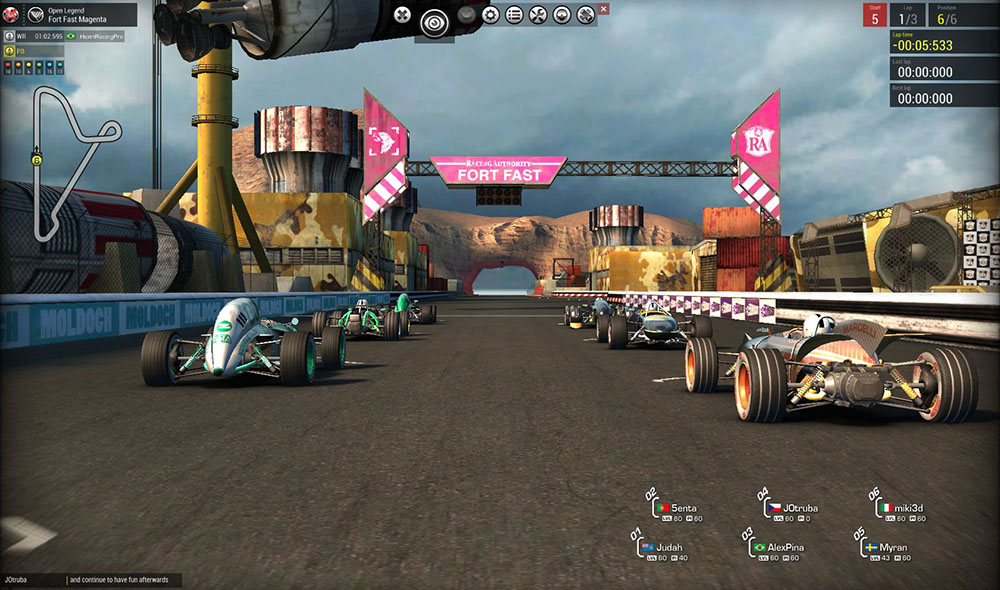1000x590 pixels.
Task: Click the crossed bandage icon in toolbar
Action: (x=586, y=15)
